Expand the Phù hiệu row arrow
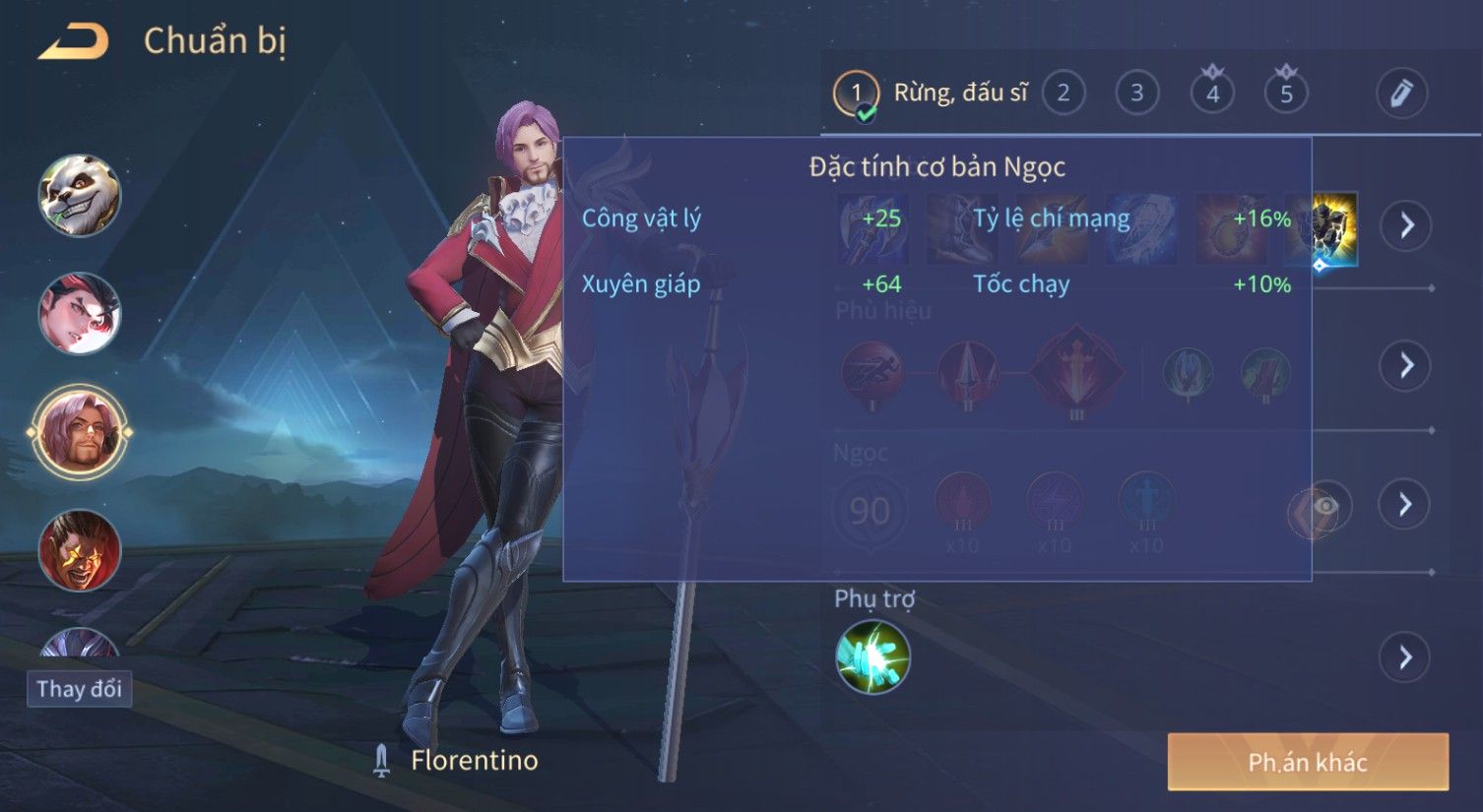The image size is (1483, 812). coord(1405,365)
